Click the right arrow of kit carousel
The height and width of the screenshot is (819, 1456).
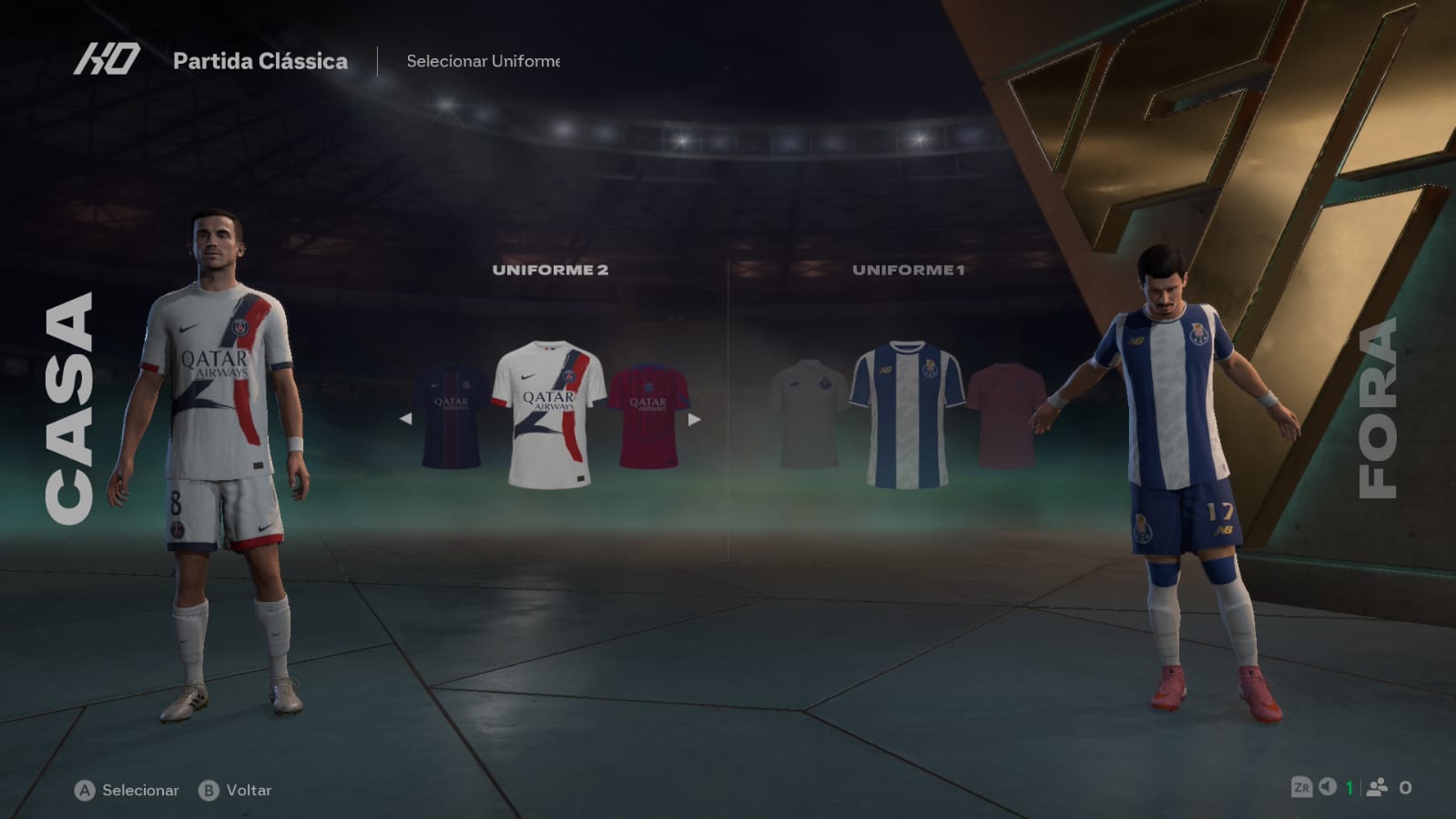695,419
